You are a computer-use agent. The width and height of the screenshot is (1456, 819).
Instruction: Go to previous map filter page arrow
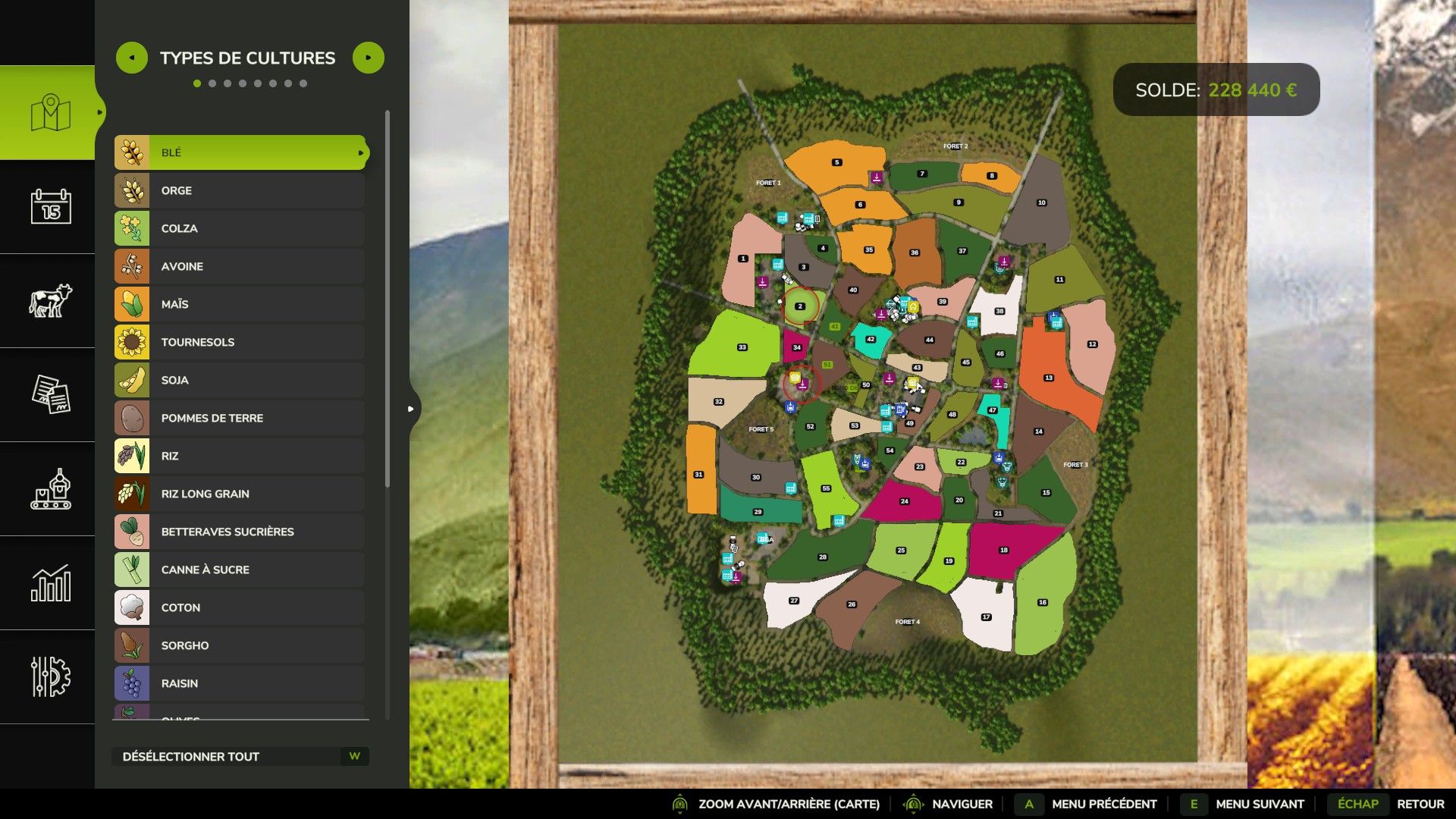[132, 58]
